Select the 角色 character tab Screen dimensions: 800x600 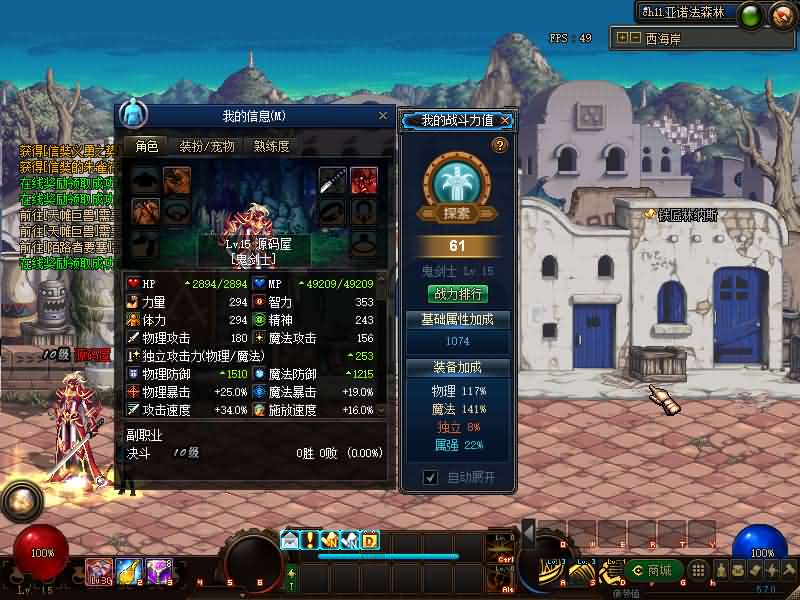(x=147, y=146)
